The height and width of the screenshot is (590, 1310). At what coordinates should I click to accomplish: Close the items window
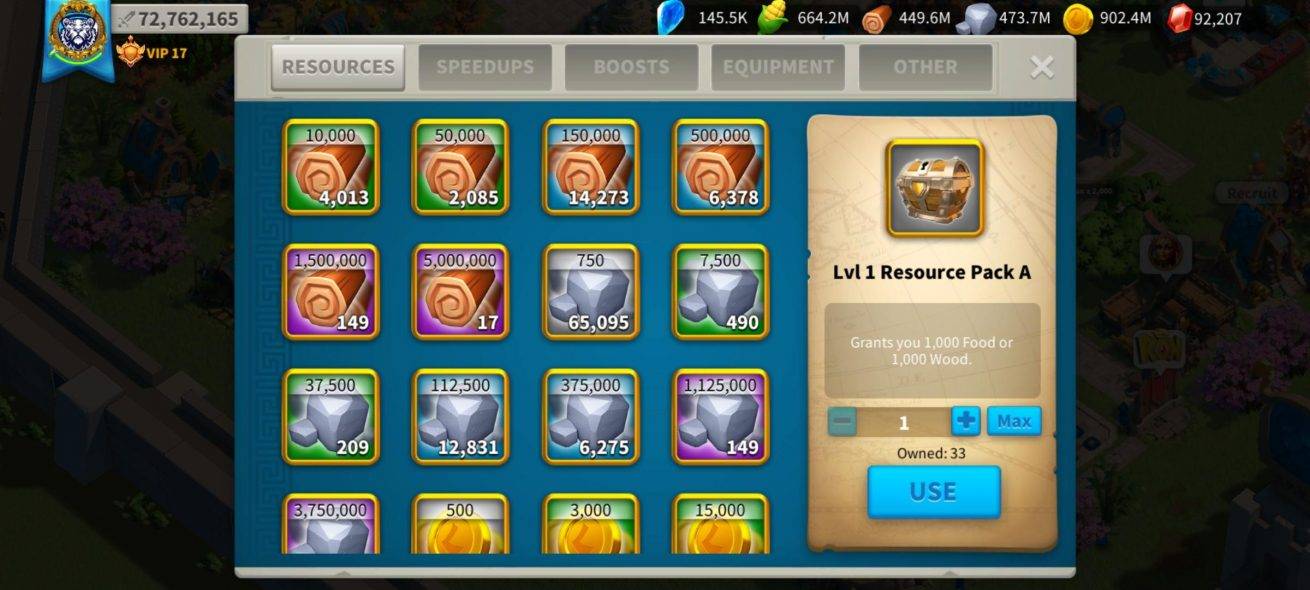(x=1042, y=67)
